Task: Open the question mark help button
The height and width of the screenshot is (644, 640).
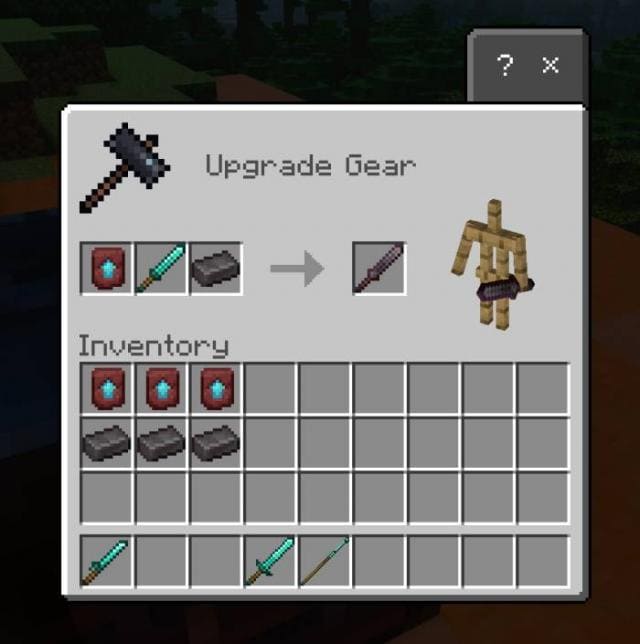Action: [x=506, y=66]
